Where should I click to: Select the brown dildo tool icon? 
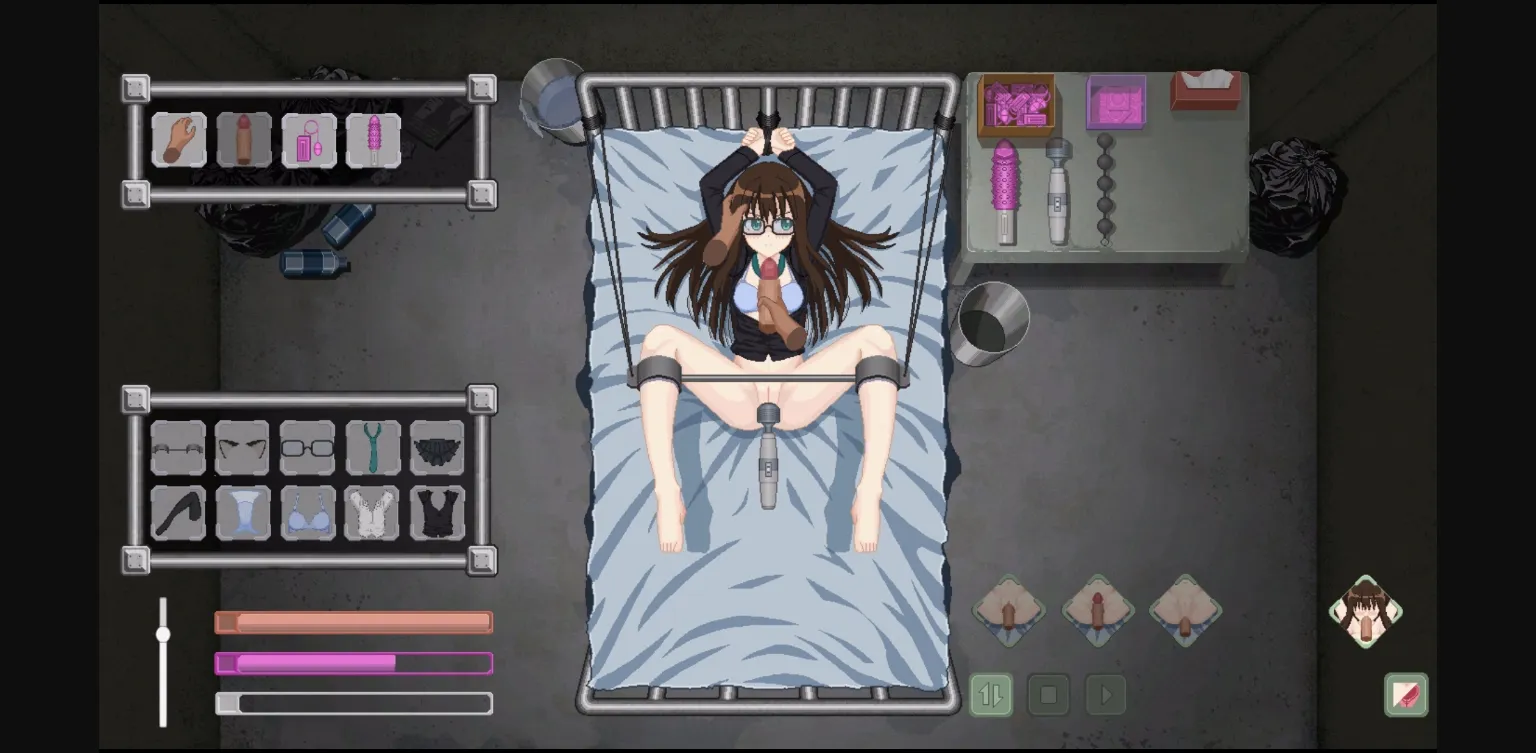click(243, 139)
